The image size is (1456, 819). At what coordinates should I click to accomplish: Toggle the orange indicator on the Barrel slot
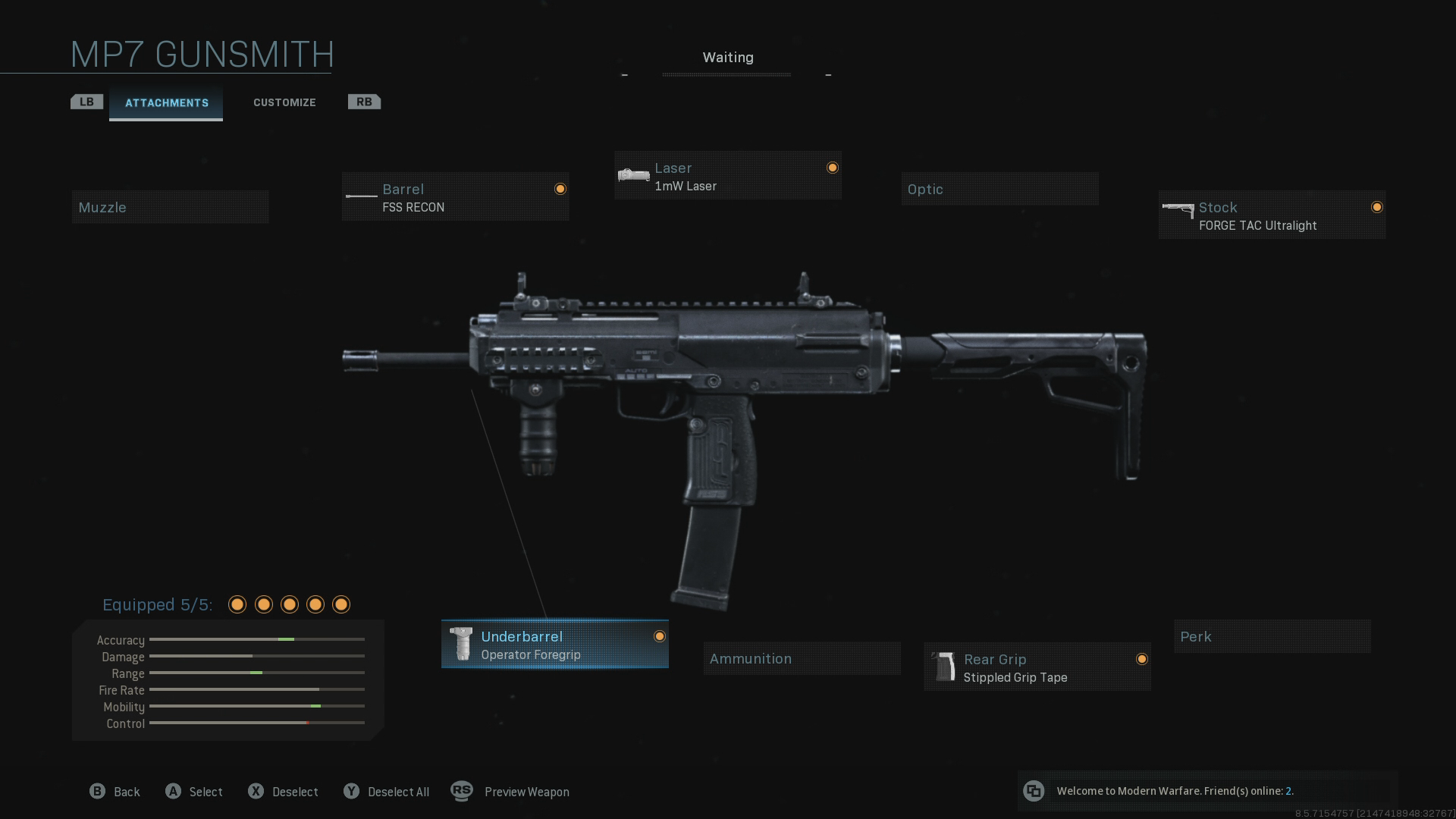pyautogui.click(x=560, y=189)
